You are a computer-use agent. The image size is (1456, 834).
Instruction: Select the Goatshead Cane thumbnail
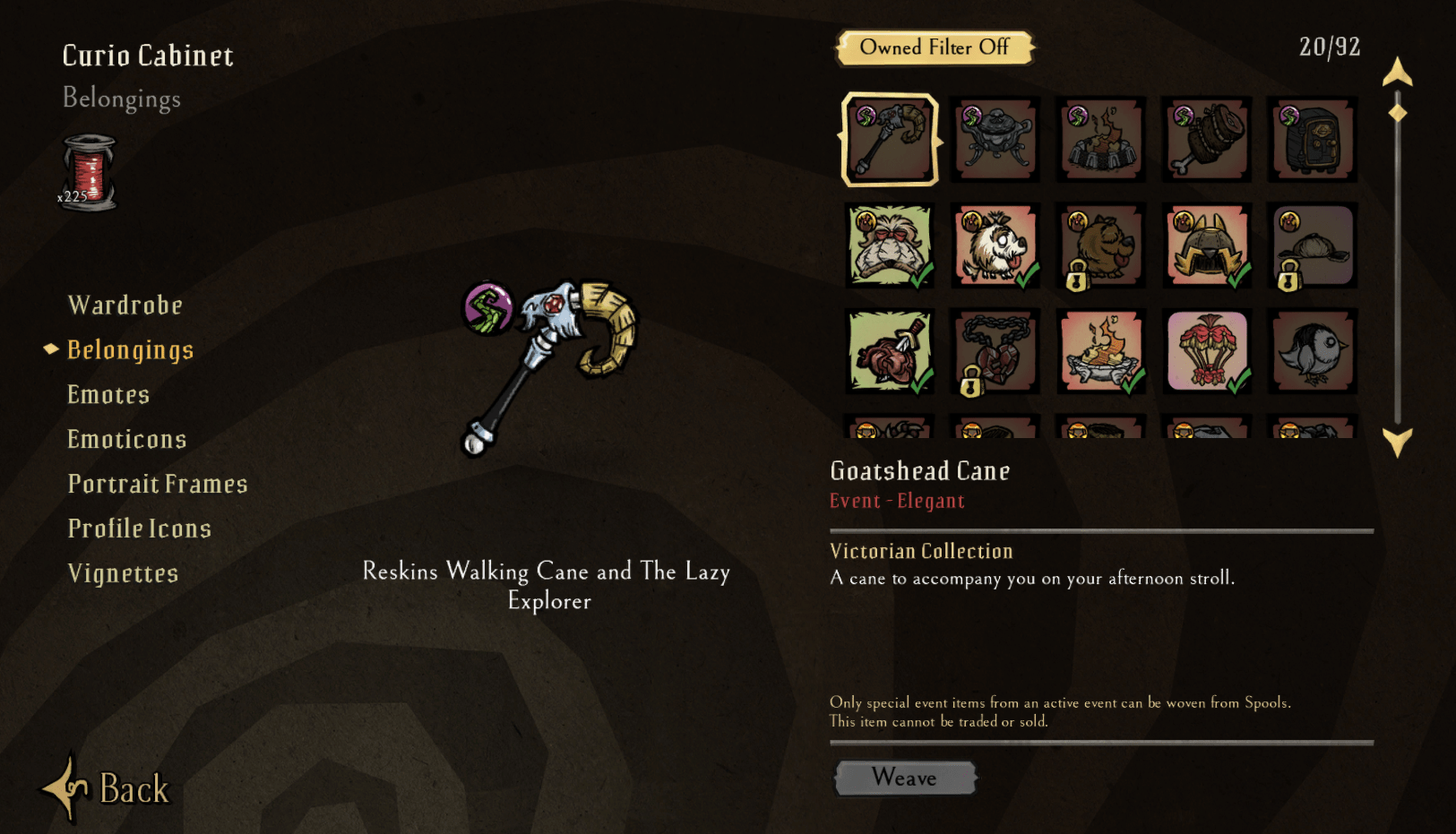point(889,140)
